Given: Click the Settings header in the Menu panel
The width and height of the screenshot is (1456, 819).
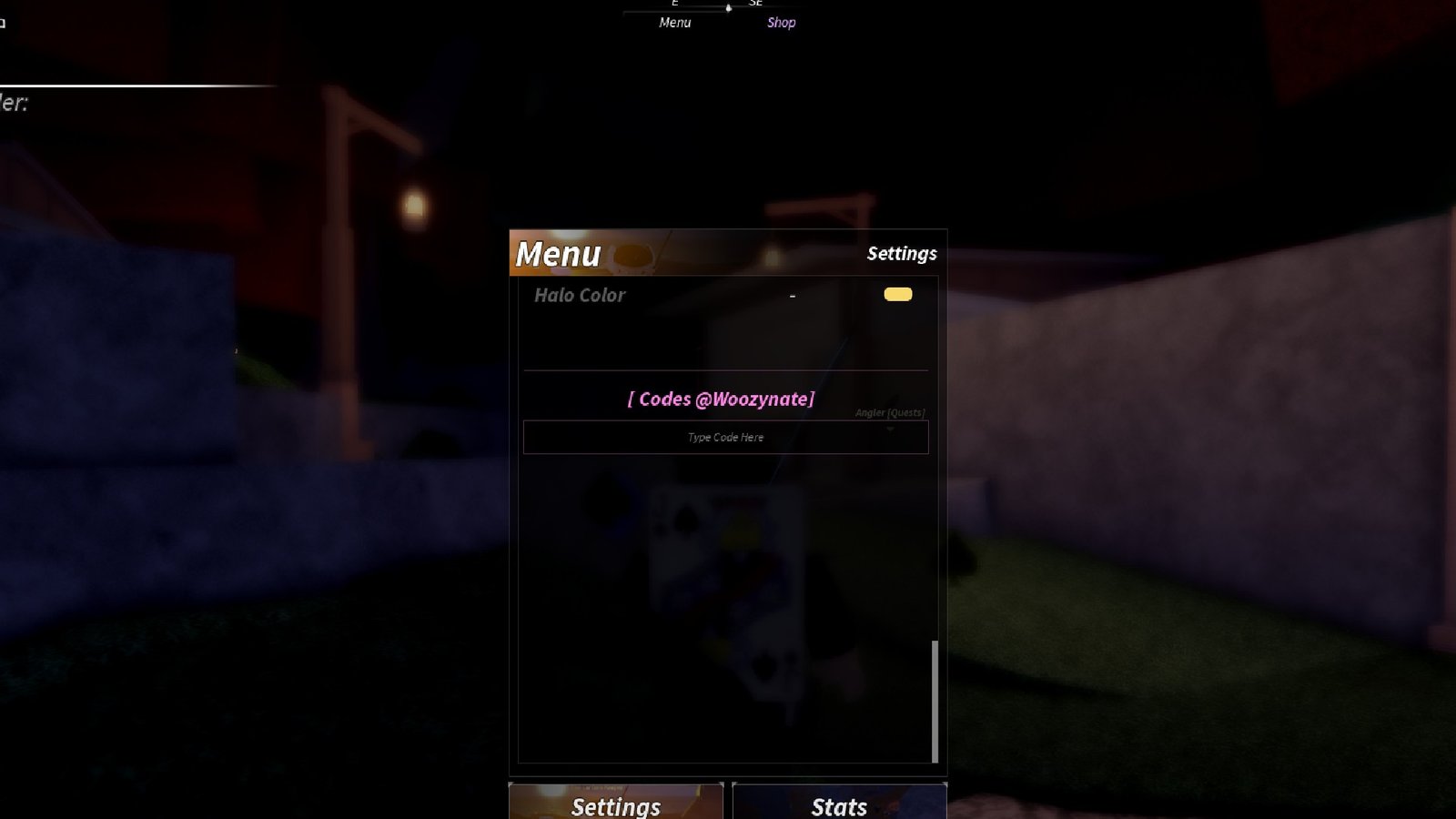Looking at the screenshot, I should tap(901, 254).
